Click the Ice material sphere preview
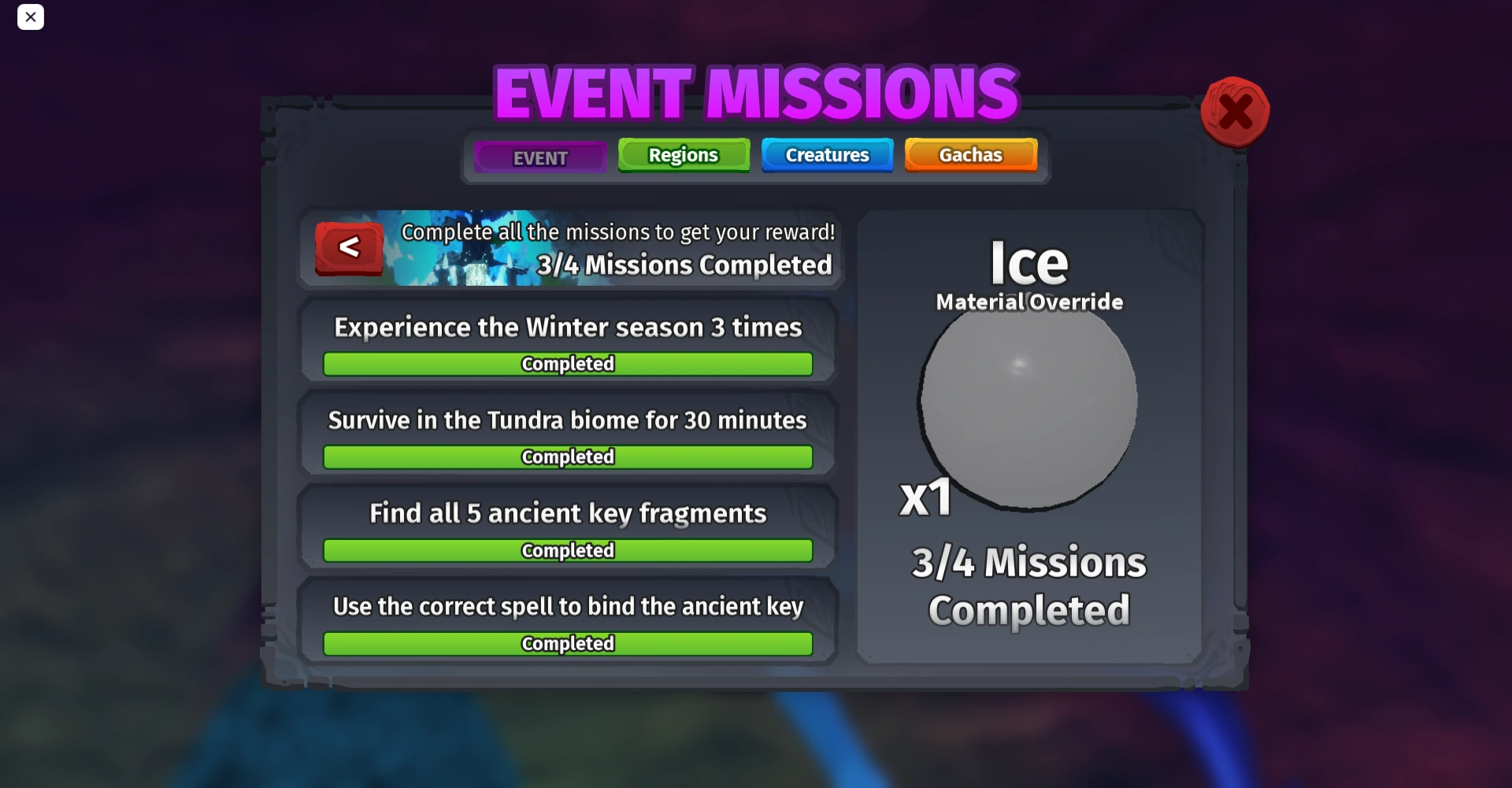This screenshot has width=1512, height=788. pos(1026,403)
